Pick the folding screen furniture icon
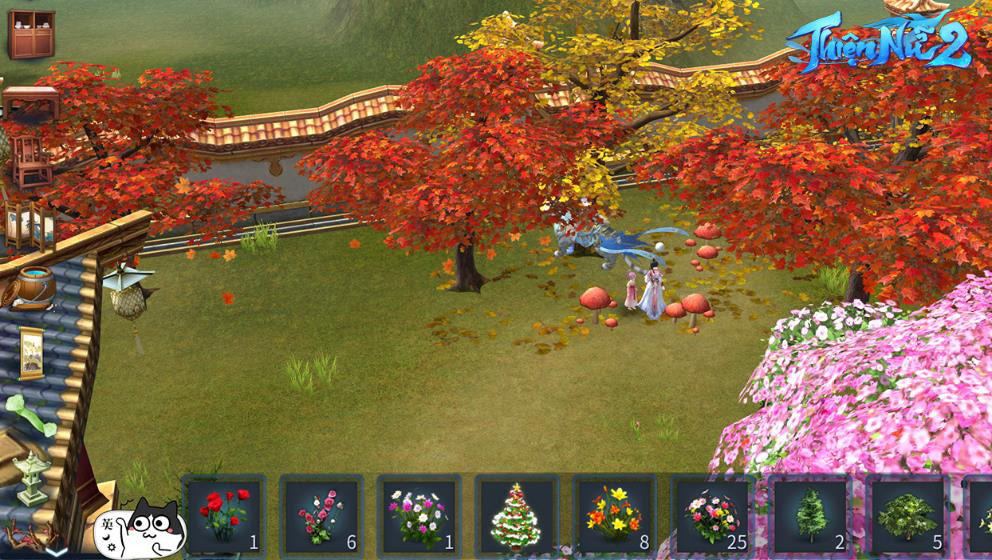The height and width of the screenshot is (560, 992). pos(28,225)
